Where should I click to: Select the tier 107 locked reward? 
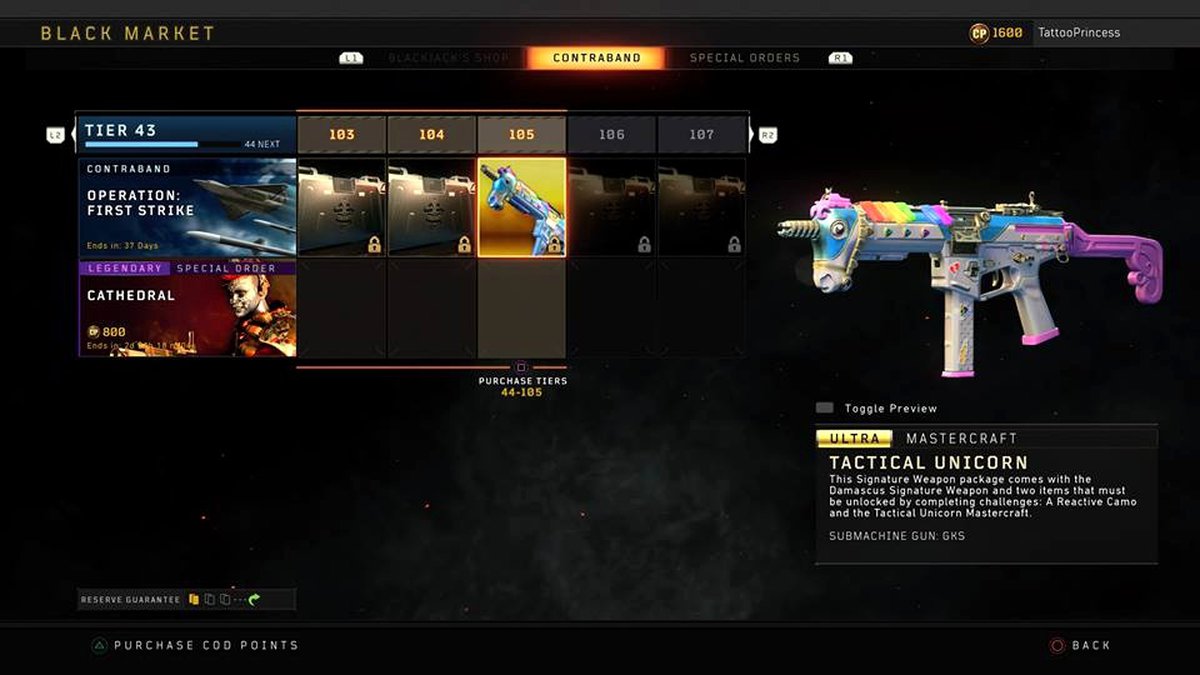click(x=701, y=207)
